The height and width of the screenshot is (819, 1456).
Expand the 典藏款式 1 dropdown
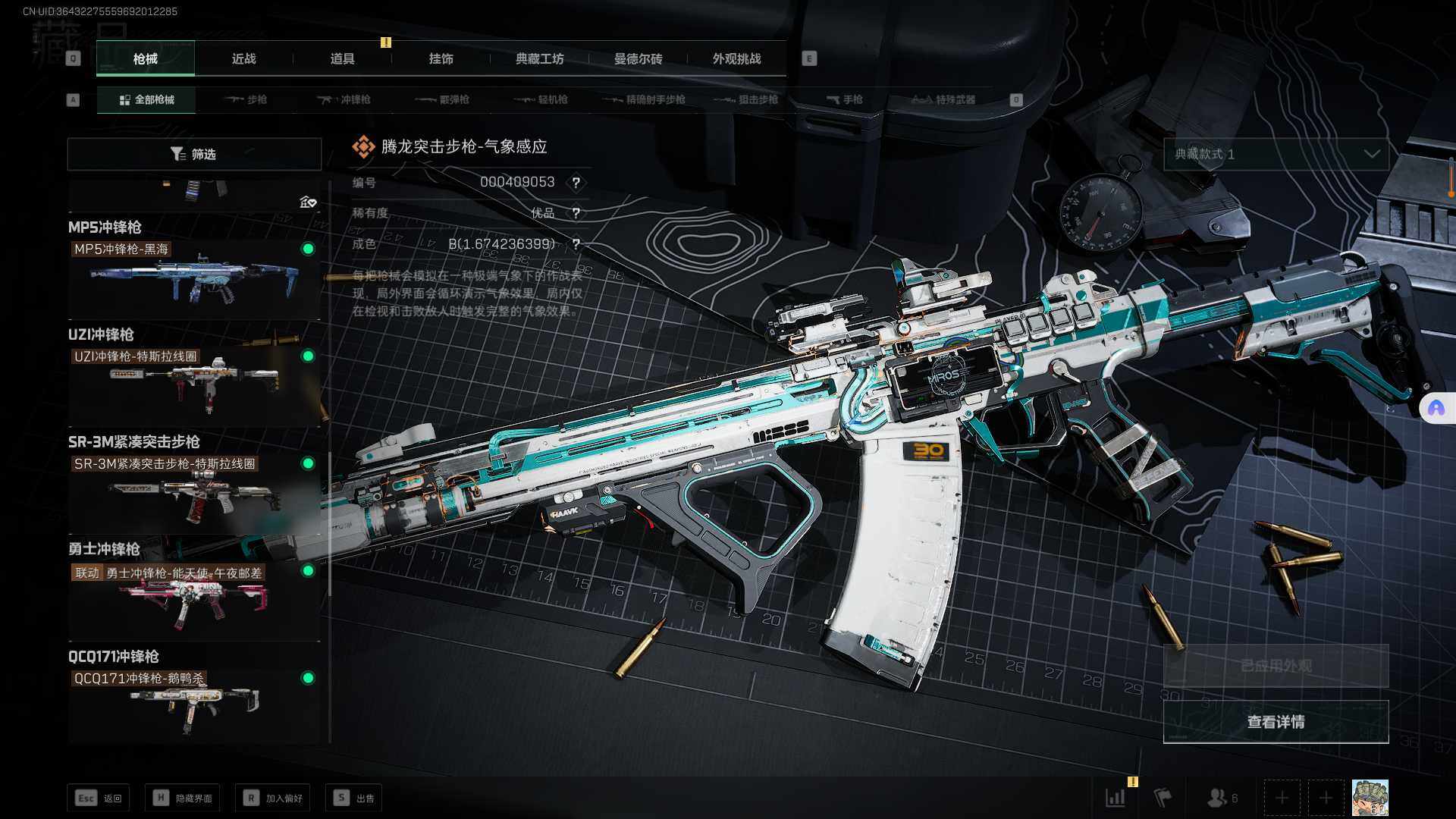pyautogui.click(x=1276, y=155)
